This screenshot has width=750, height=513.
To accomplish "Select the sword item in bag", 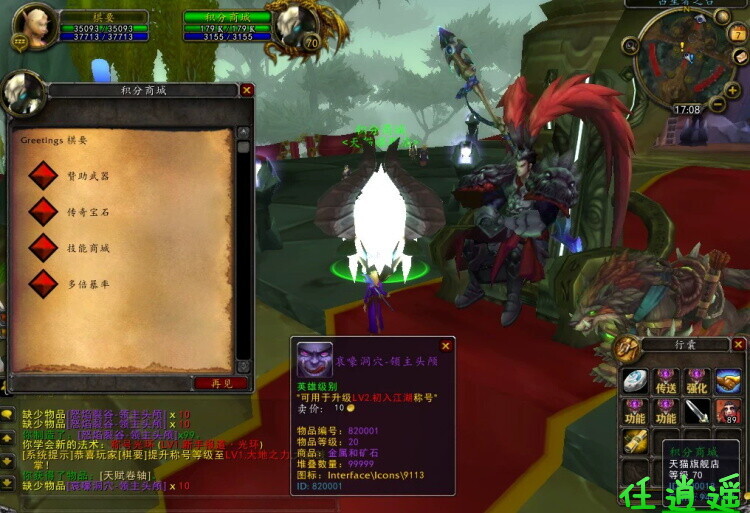I will pyautogui.click(x=697, y=411).
